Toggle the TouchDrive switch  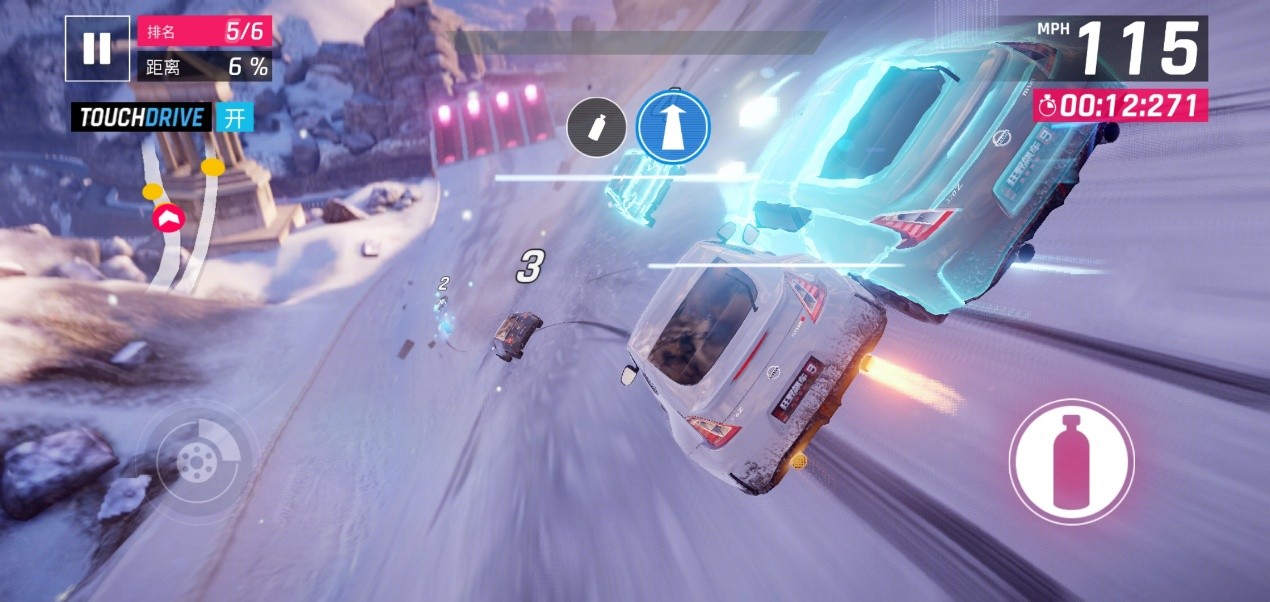[x=234, y=118]
